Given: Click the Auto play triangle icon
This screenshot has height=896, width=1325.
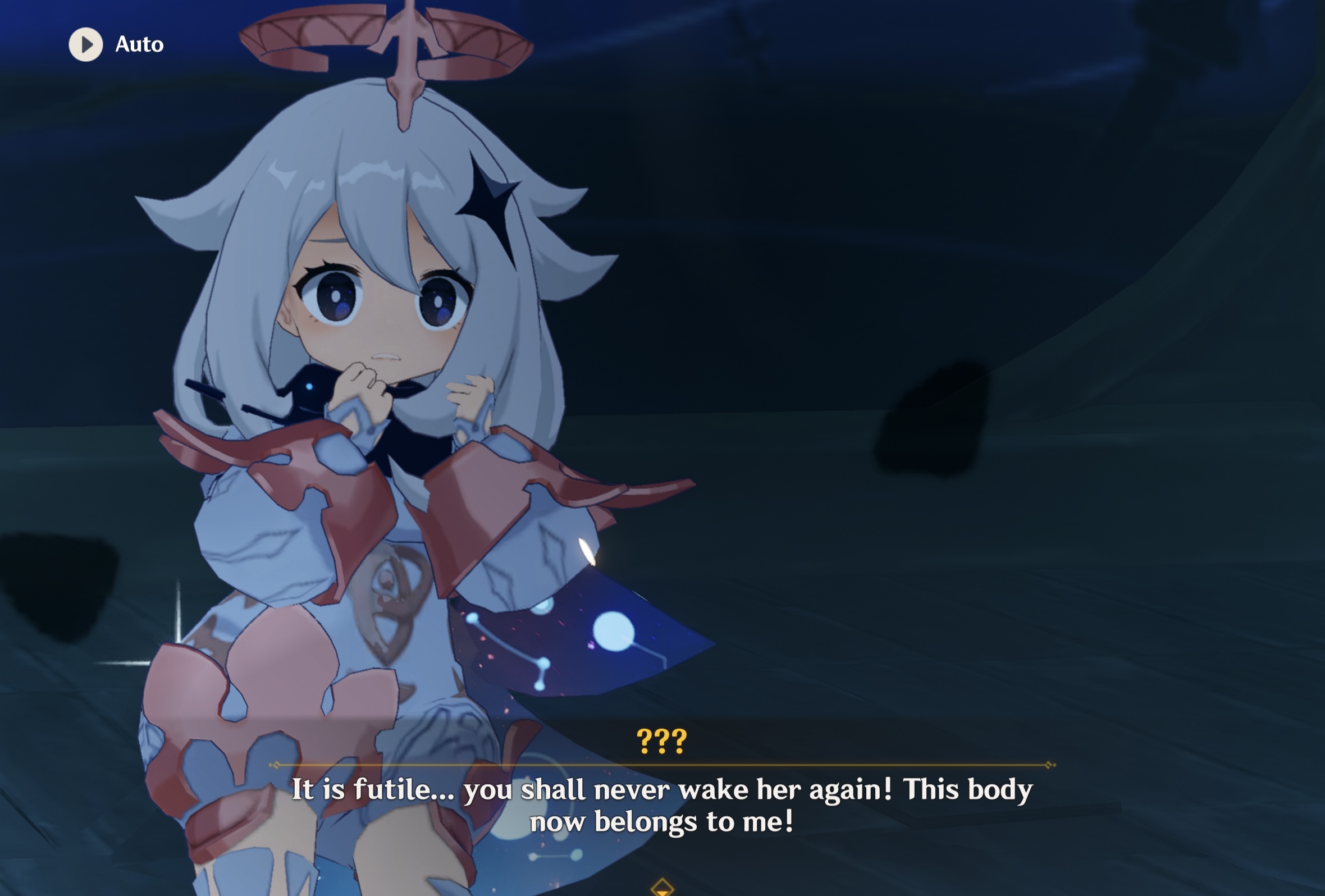Looking at the screenshot, I should pos(85,44).
